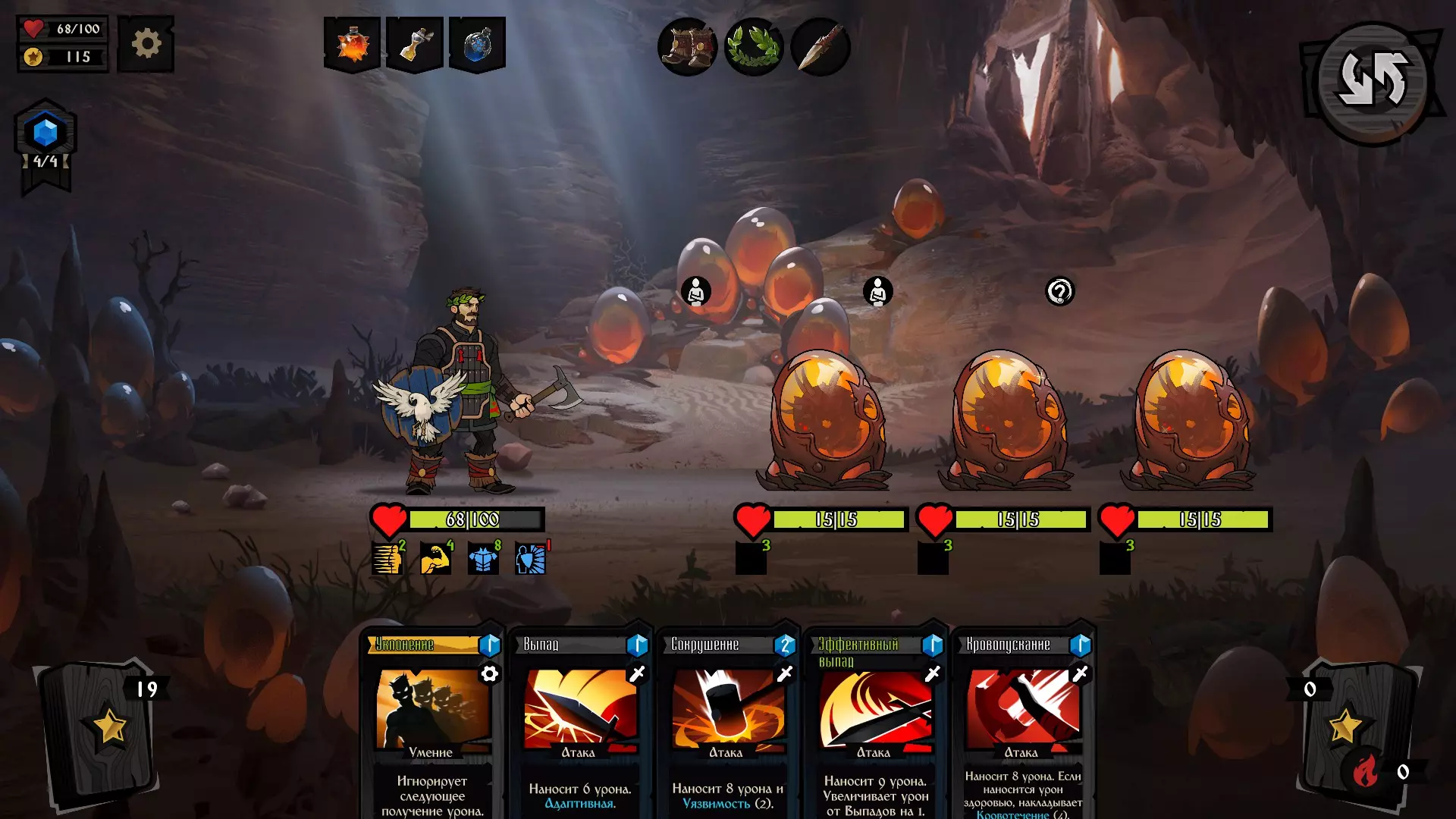This screenshot has width=1456, height=819.
Task: Inspect the spearhead relic
Action: [821, 47]
